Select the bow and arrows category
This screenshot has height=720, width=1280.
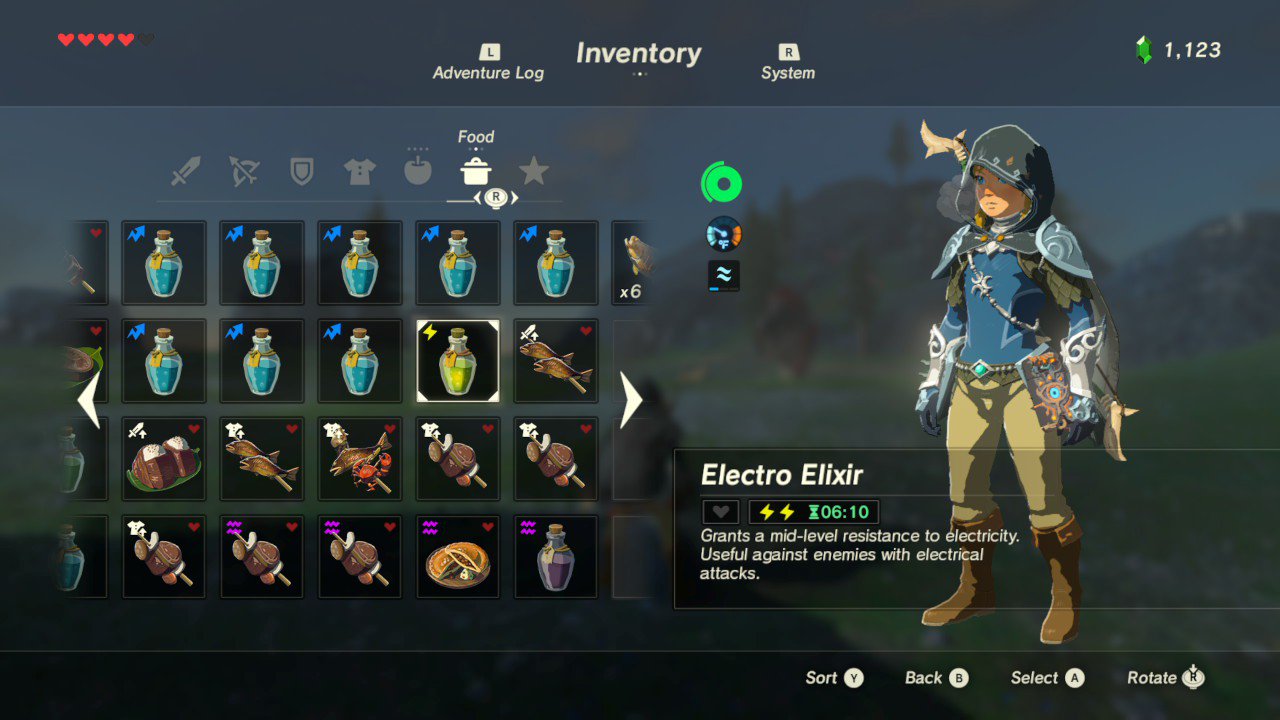[x=244, y=170]
